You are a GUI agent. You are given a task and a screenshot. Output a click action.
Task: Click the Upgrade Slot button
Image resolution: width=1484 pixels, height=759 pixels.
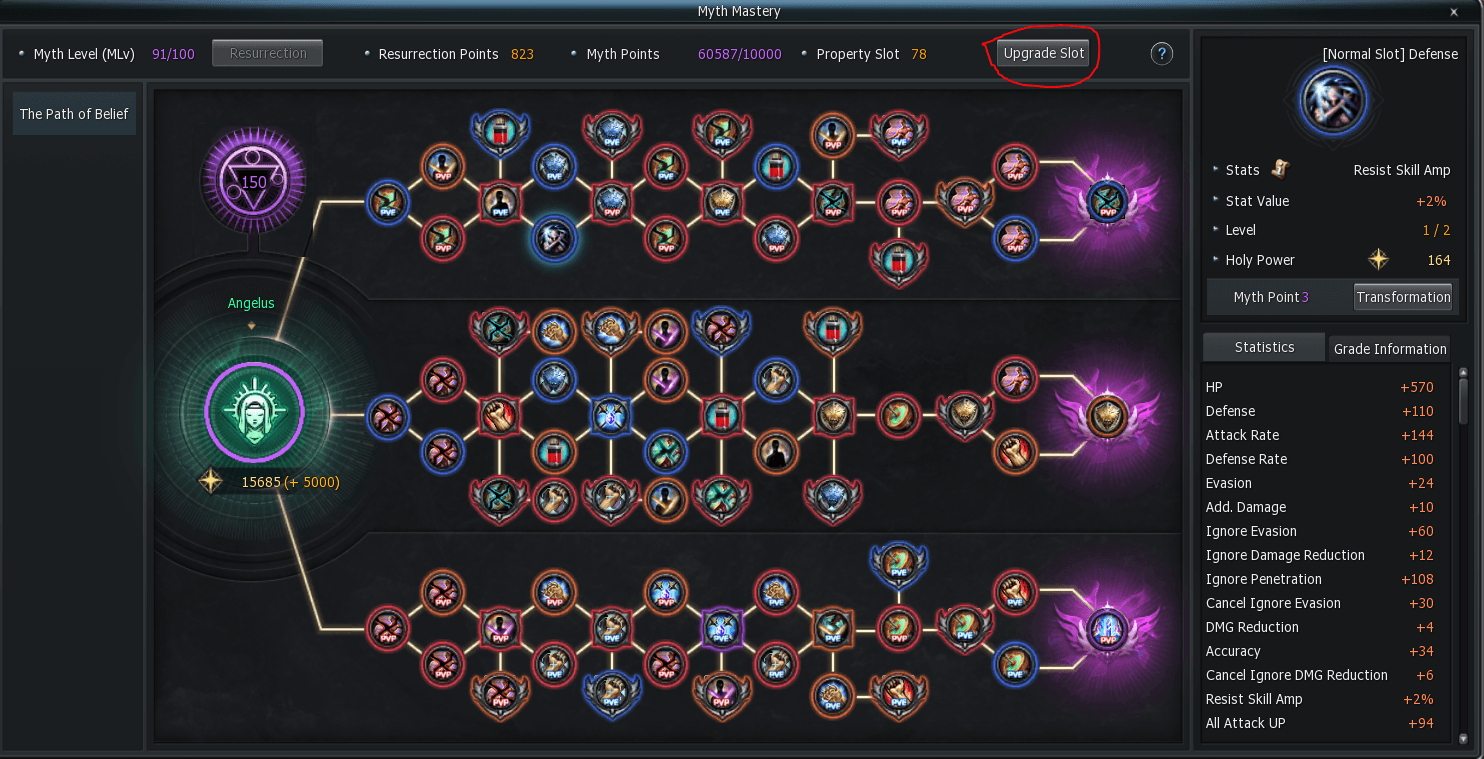tap(1043, 53)
